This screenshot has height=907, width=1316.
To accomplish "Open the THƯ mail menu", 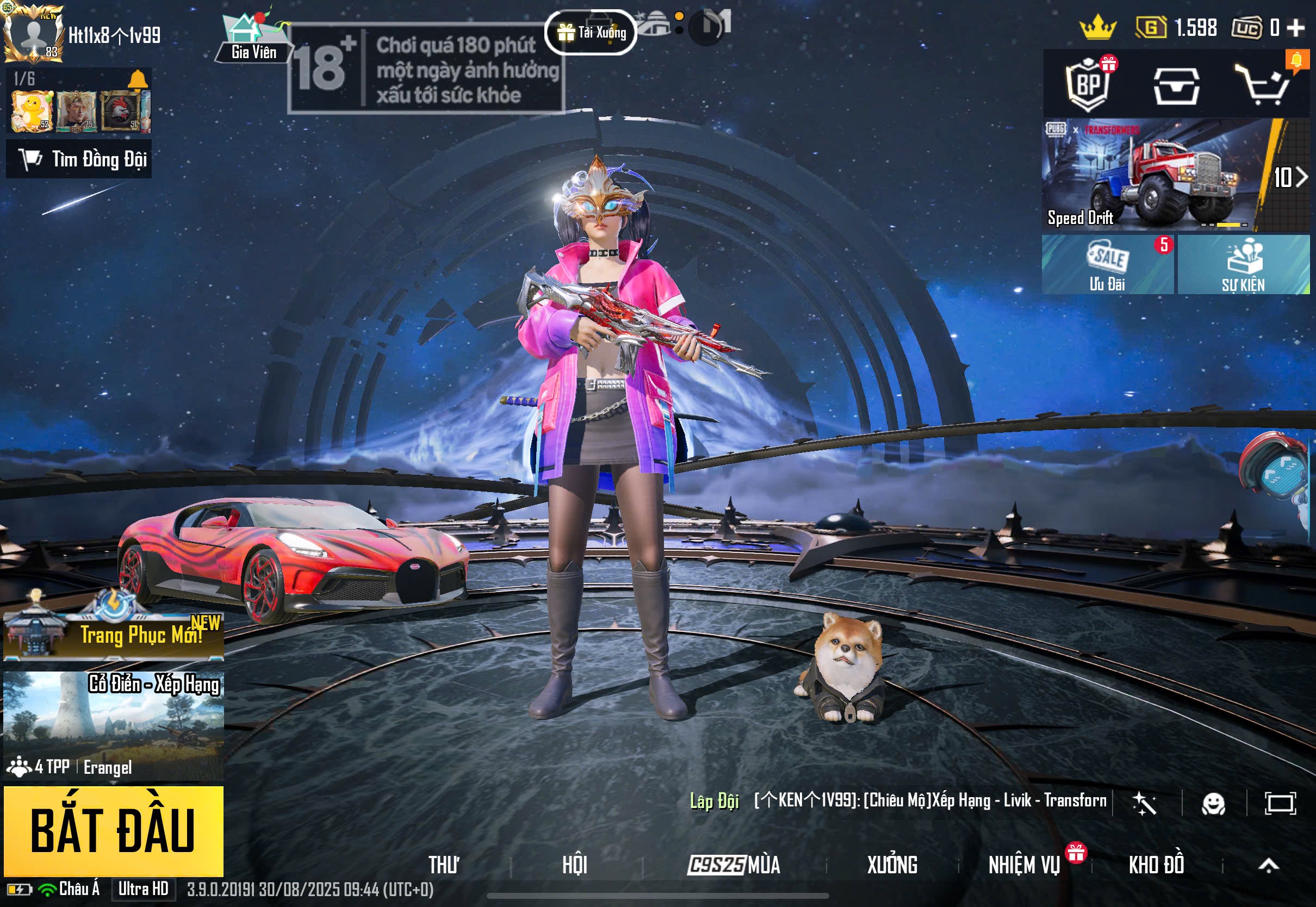I will pos(444,865).
